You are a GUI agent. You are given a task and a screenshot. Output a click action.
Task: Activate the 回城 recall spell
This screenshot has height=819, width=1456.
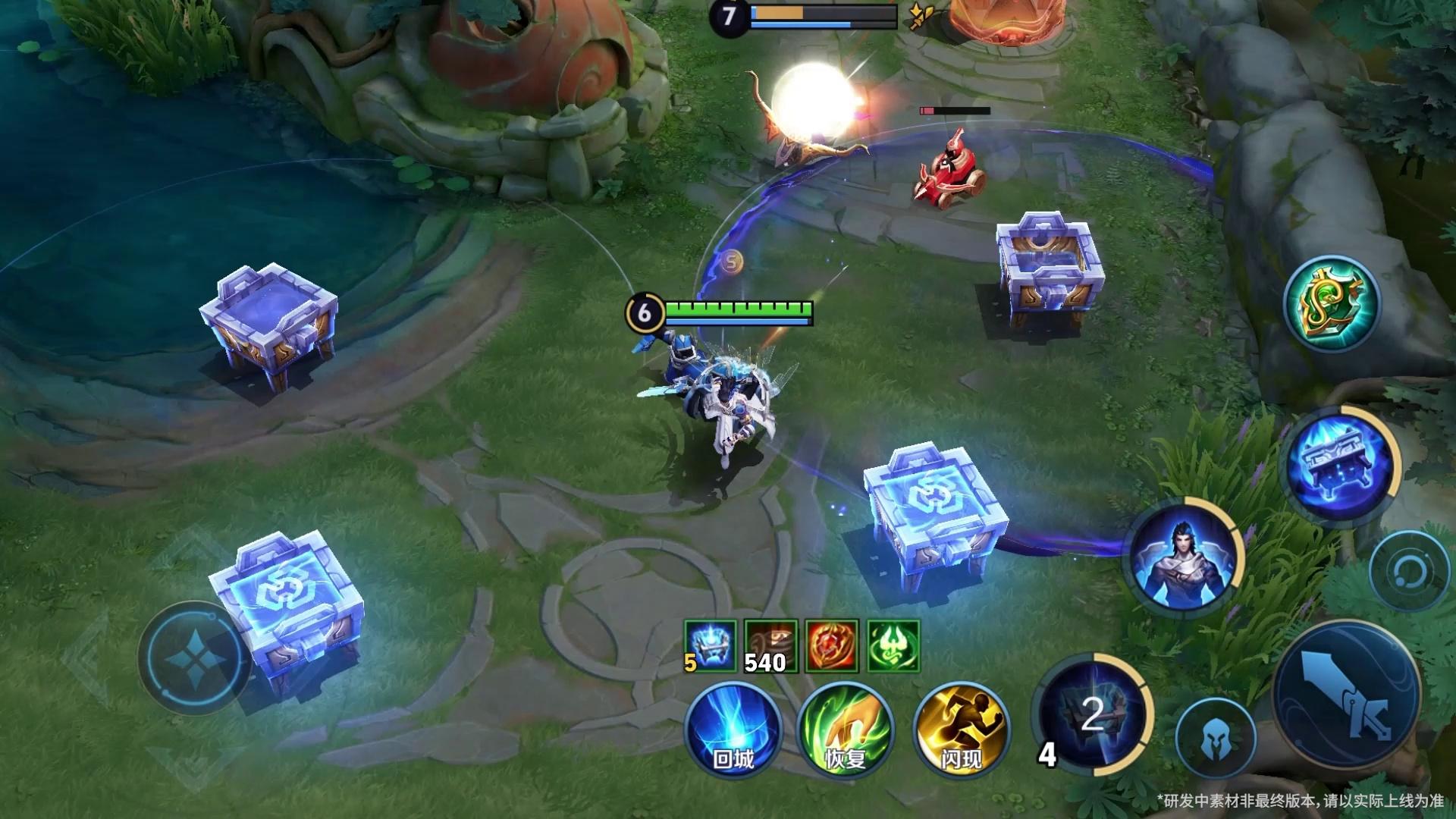coord(733,728)
